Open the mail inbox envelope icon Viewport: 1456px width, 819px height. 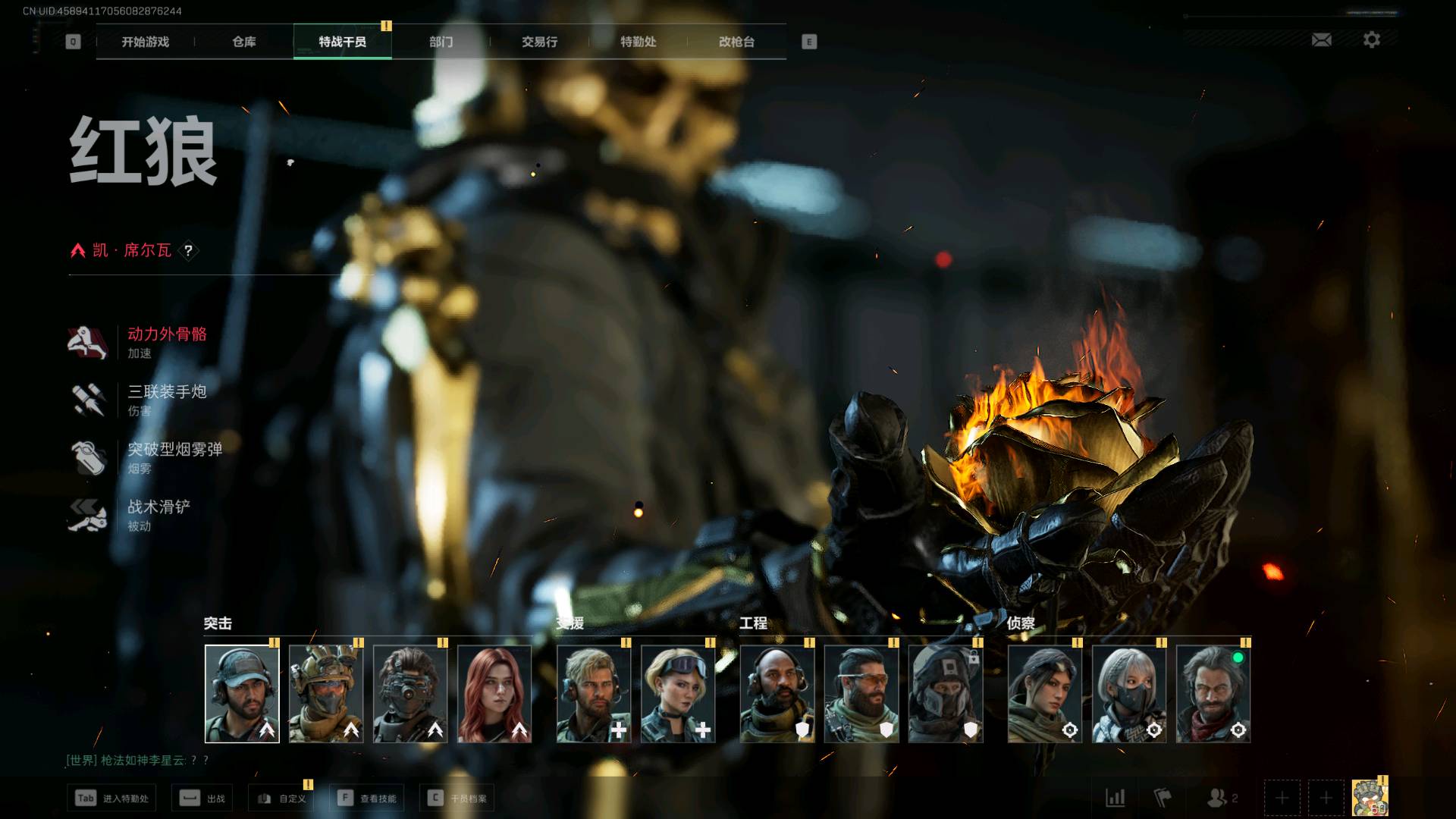click(x=1321, y=40)
